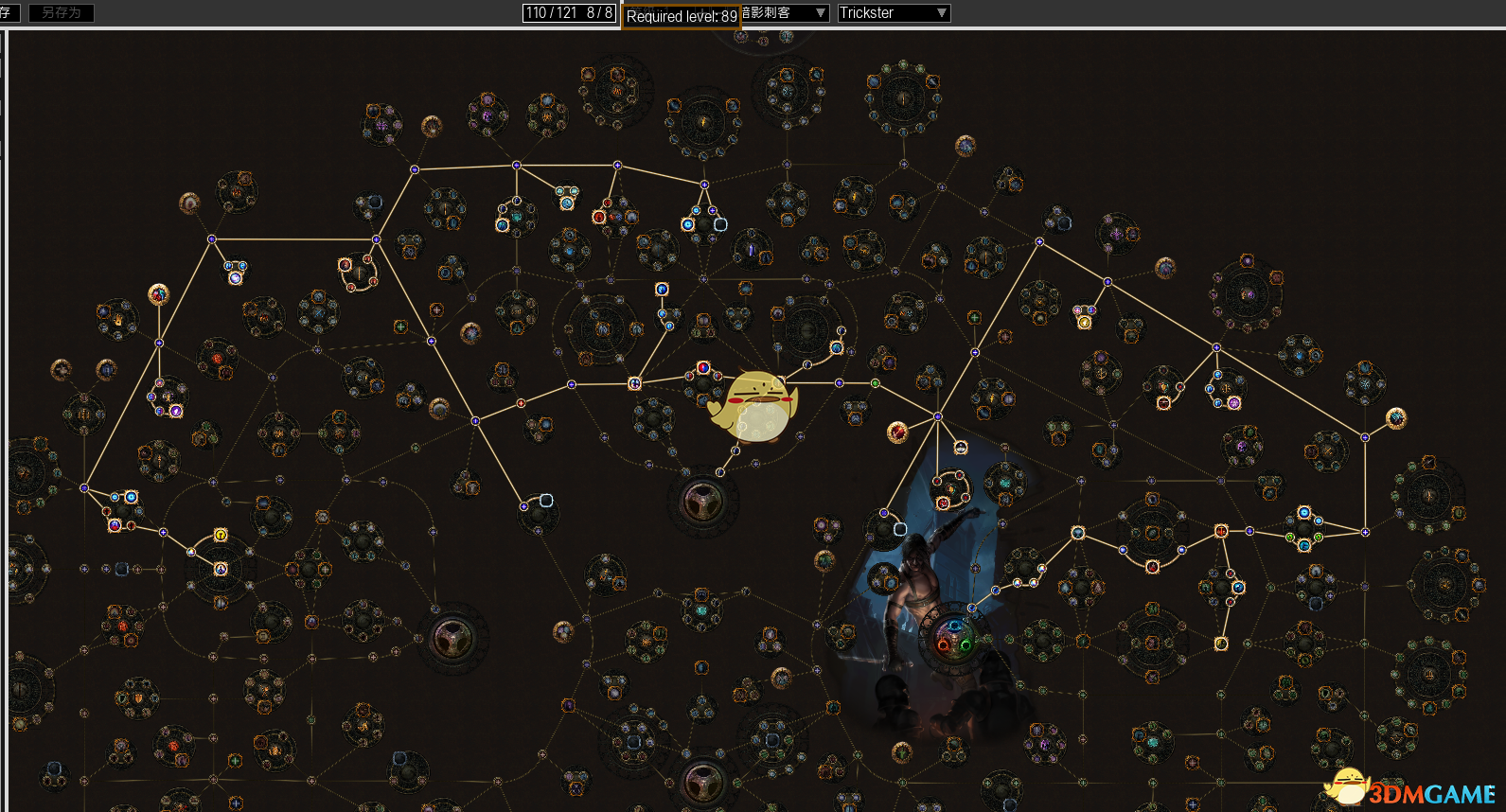This screenshot has width=1506, height=812.
Task: Open the Trickster ascendancy dropdown
Action: click(893, 13)
